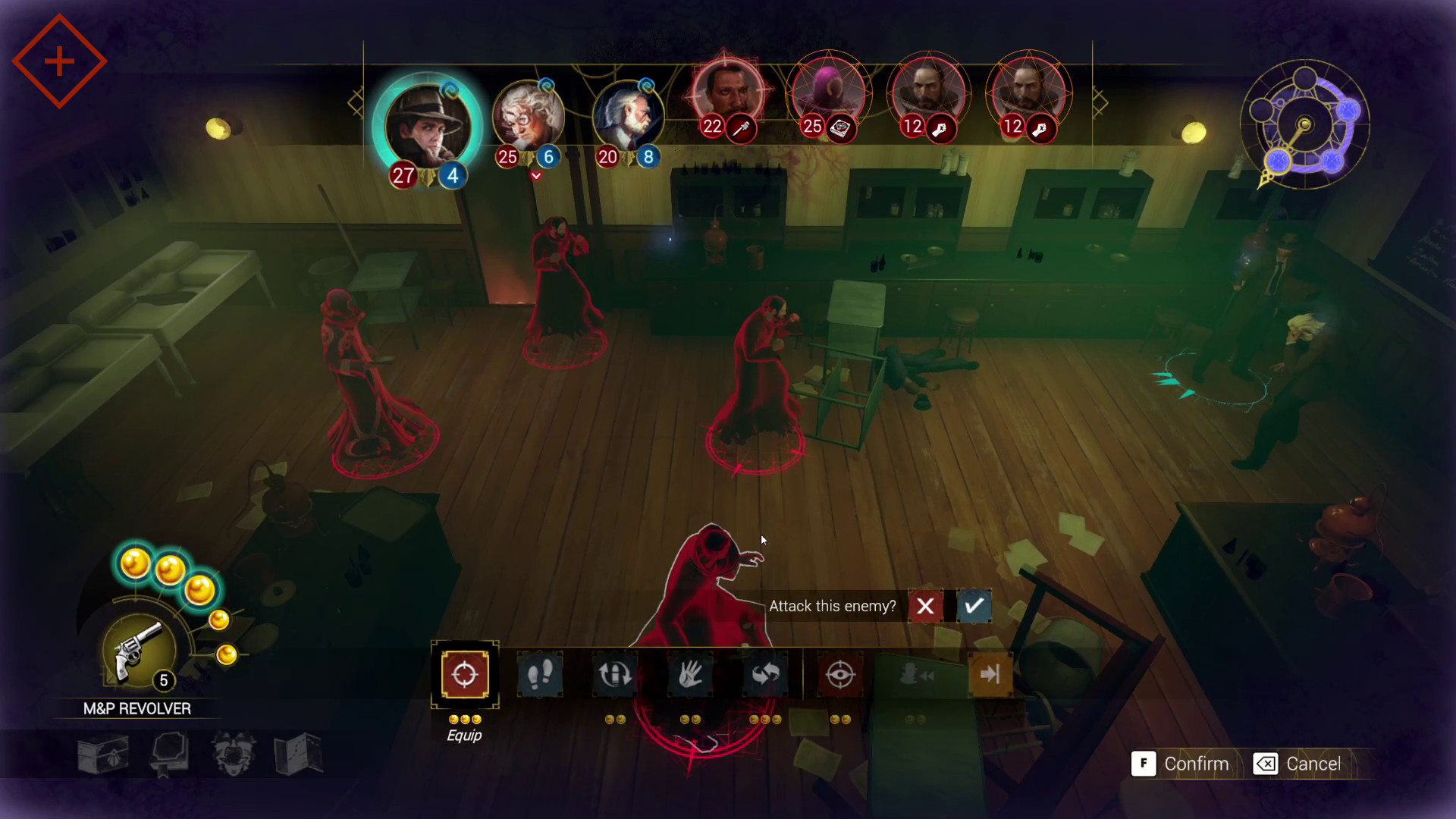Pick the hand interact action
The height and width of the screenshot is (819, 1456).
[x=691, y=674]
